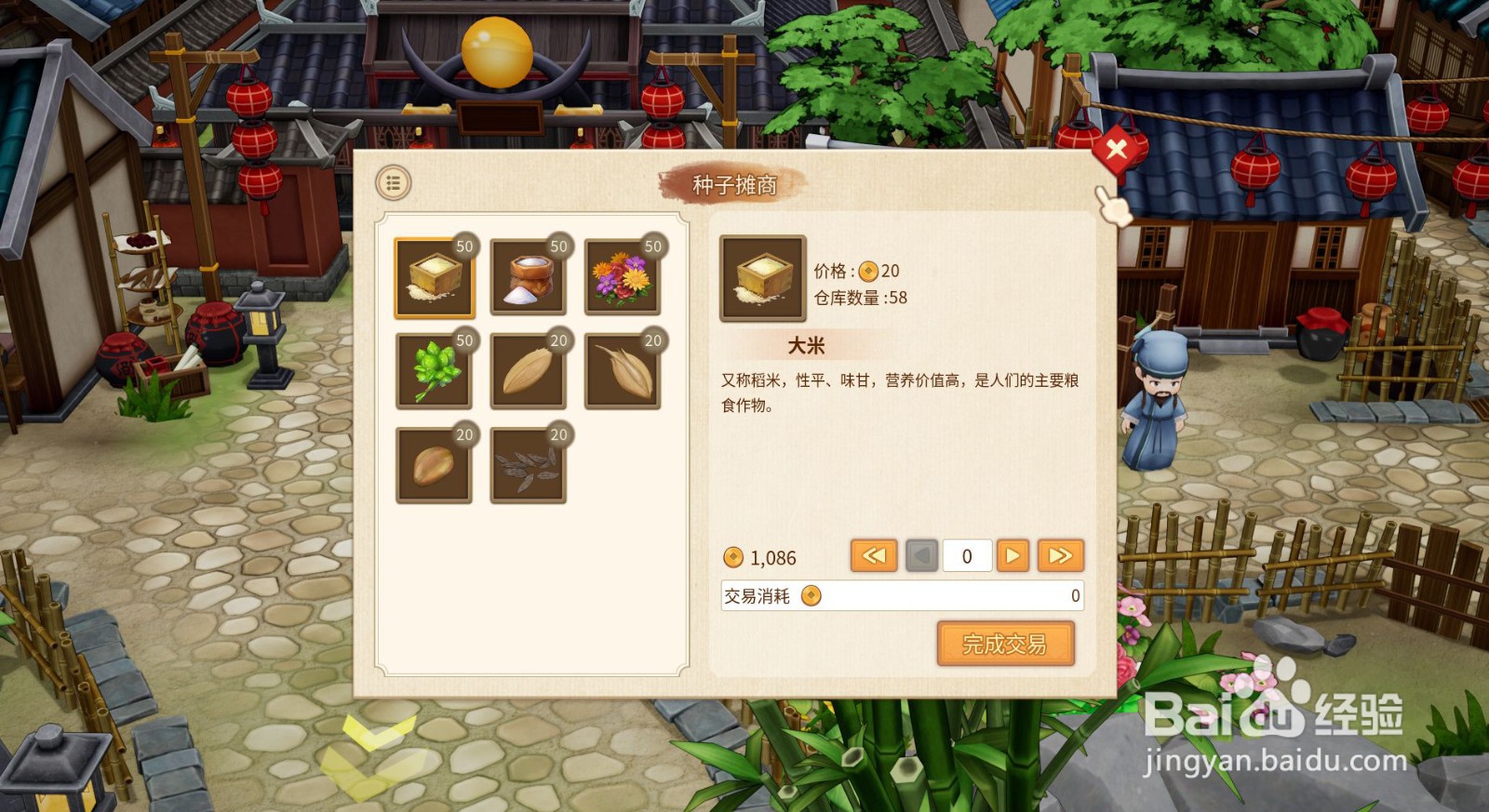Select the tan rice grain seed item
The image size is (1489, 812).
point(529,370)
